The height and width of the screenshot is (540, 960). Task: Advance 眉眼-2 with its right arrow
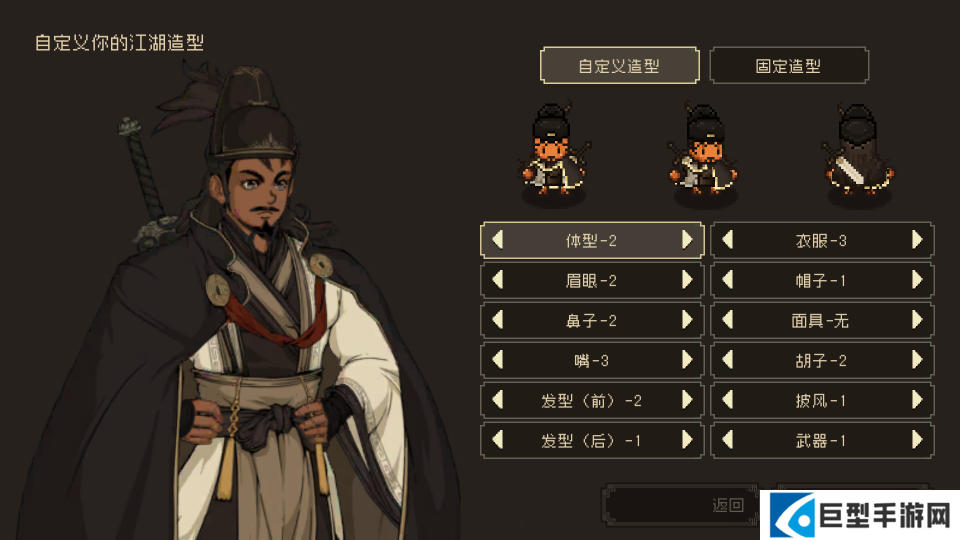(x=687, y=280)
